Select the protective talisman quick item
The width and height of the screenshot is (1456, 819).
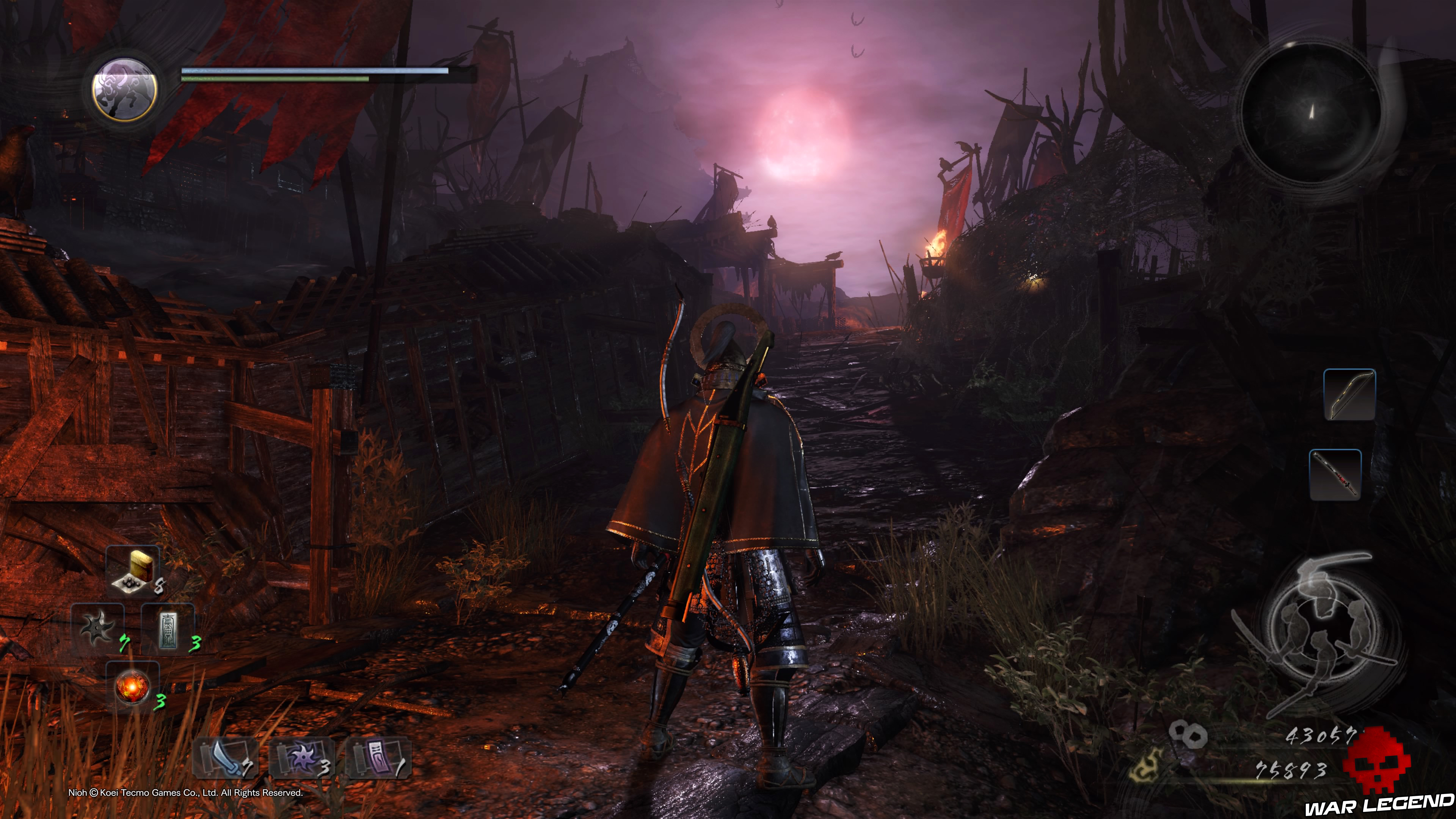point(168,629)
